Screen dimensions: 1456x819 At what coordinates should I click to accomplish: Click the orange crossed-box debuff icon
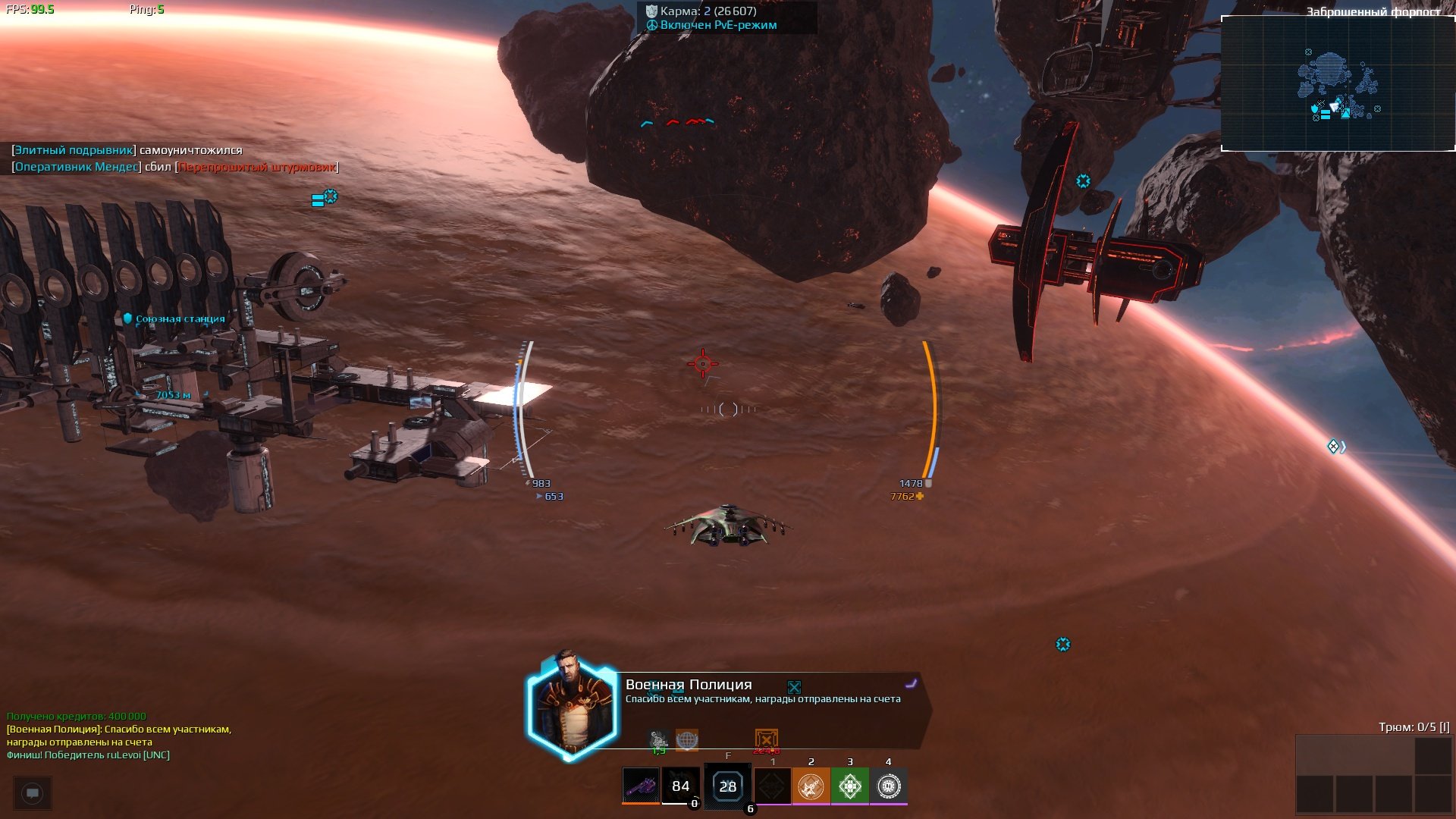tap(766, 739)
